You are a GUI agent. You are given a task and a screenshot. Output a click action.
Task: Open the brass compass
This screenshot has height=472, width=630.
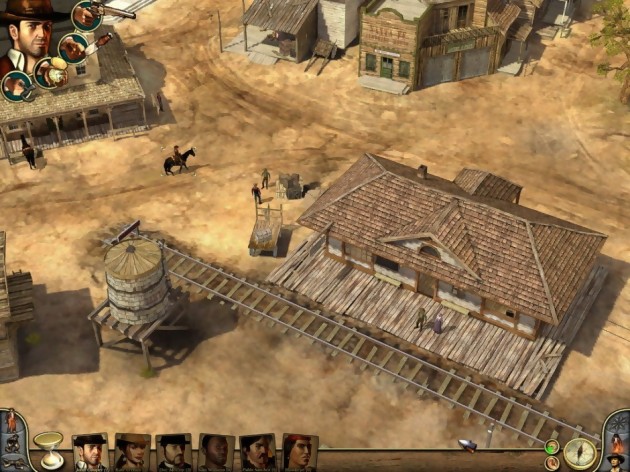pyautogui.click(x=579, y=451)
